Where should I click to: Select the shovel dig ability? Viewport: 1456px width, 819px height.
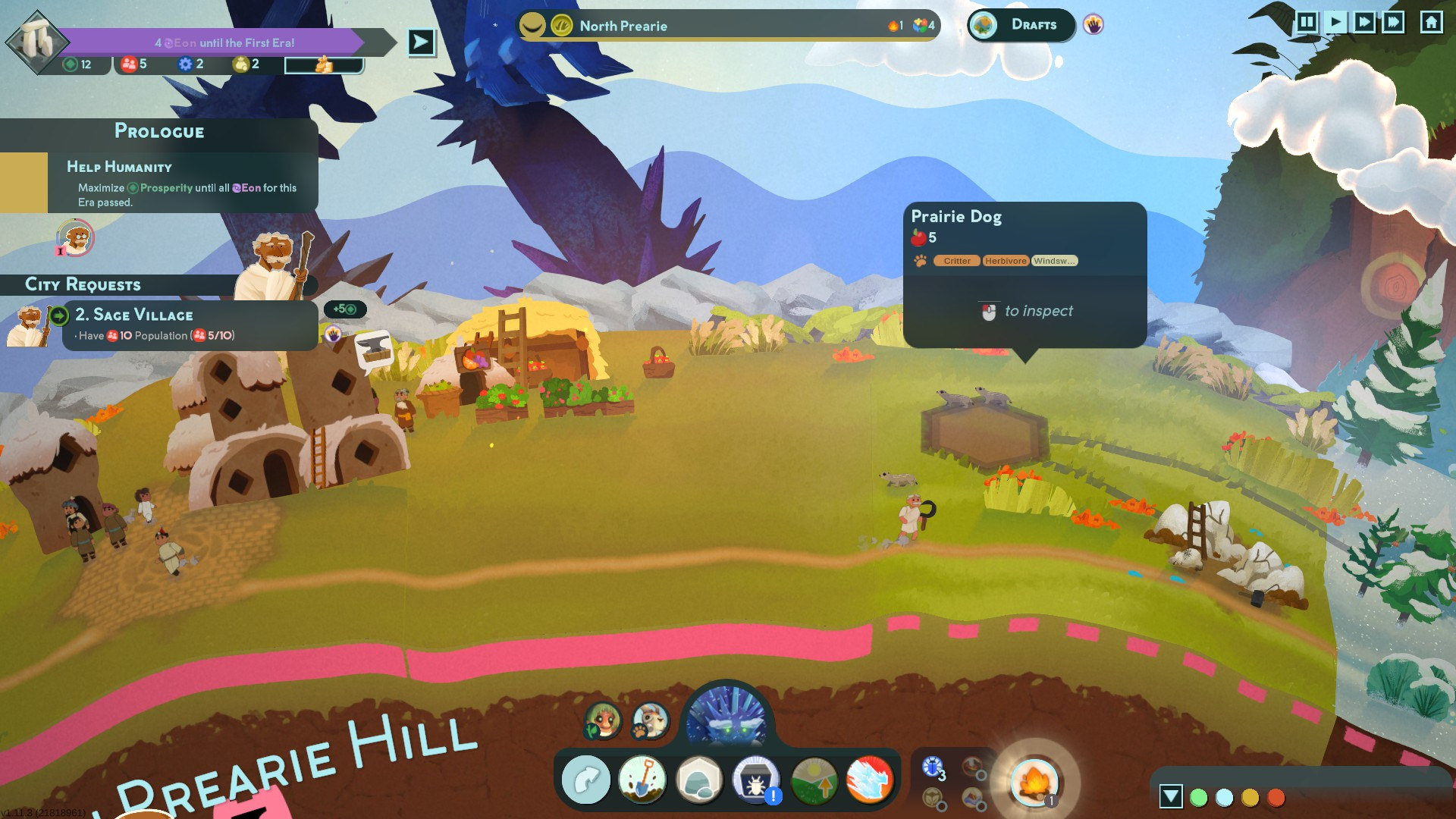point(642,780)
